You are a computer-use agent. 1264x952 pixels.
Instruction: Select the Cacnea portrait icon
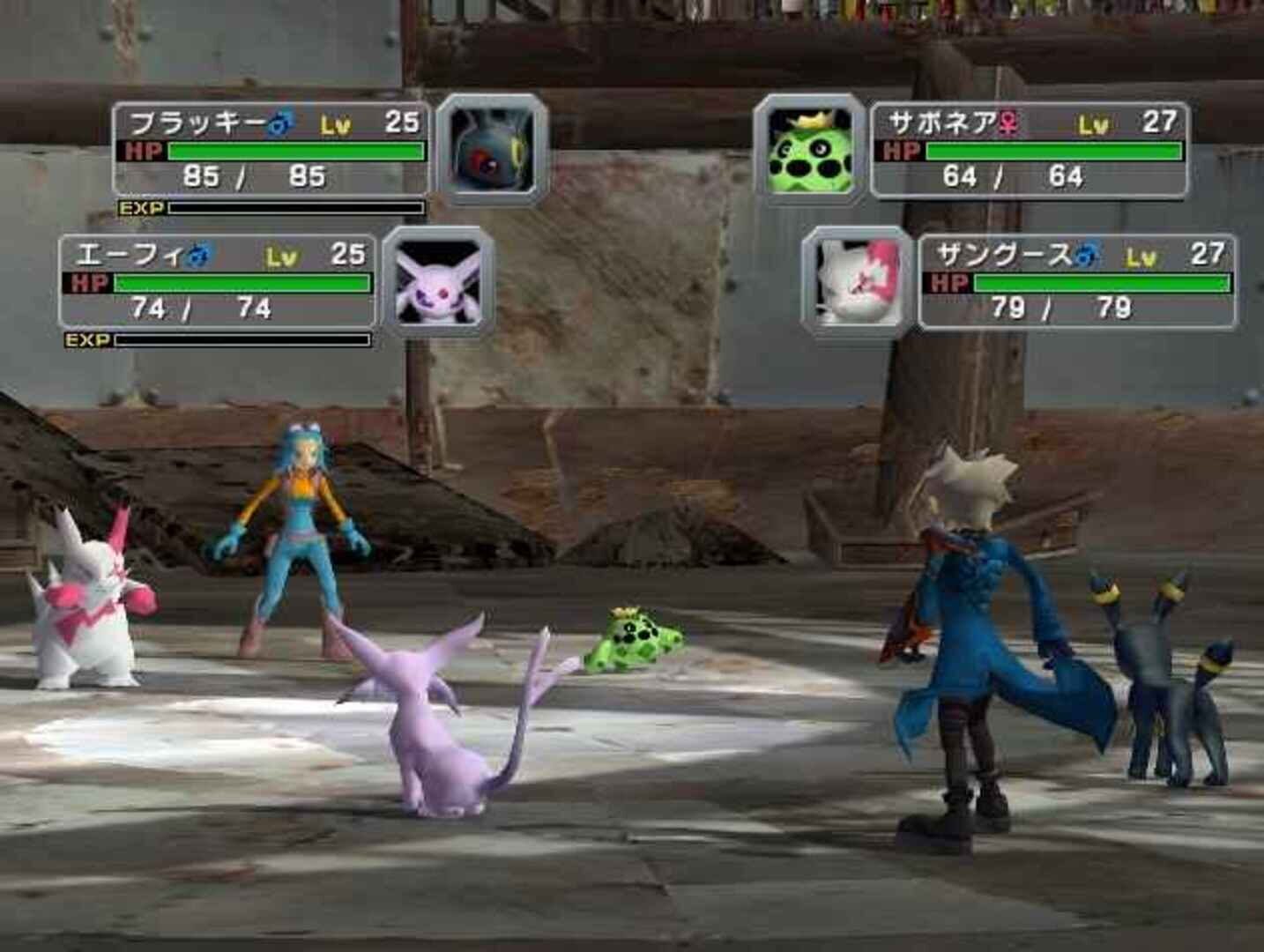click(x=809, y=150)
